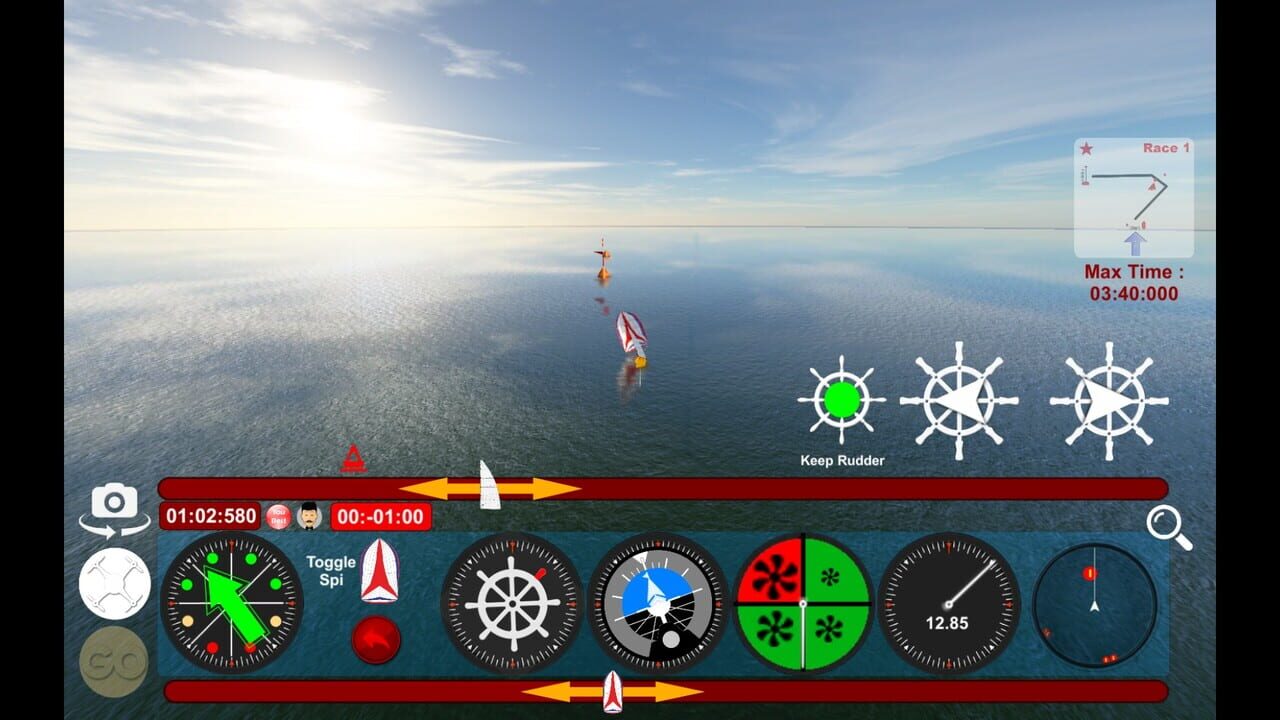Select the heel attitude indicator gauge

coord(657,603)
